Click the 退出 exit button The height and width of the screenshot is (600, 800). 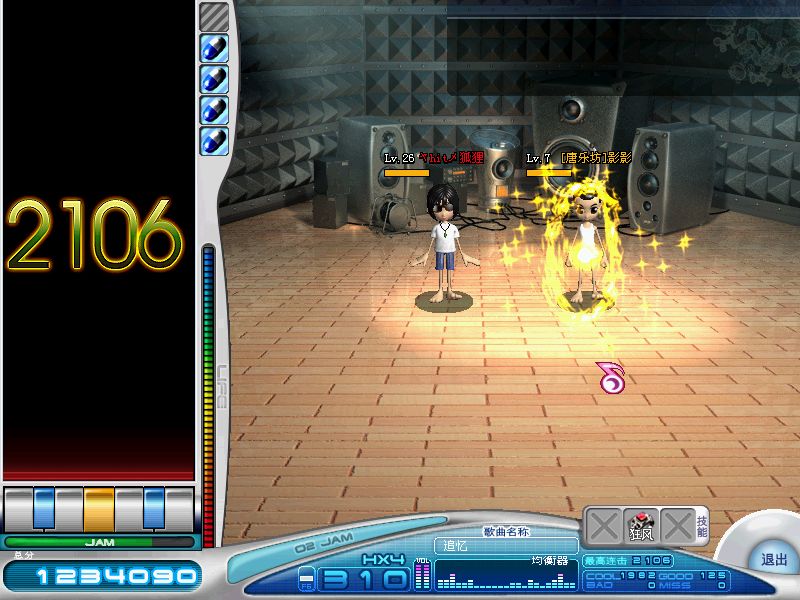click(773, 560)
